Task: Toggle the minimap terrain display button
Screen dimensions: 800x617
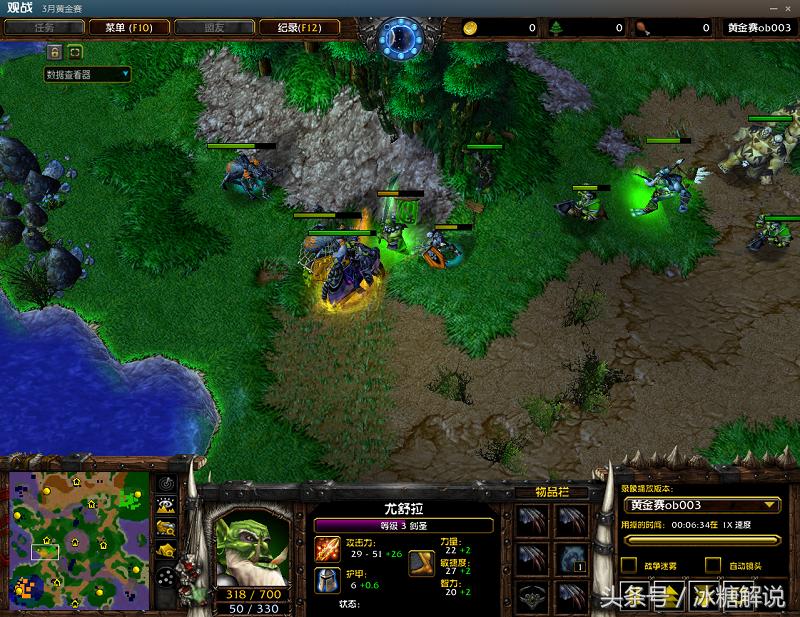Action: tap(166, 506)
